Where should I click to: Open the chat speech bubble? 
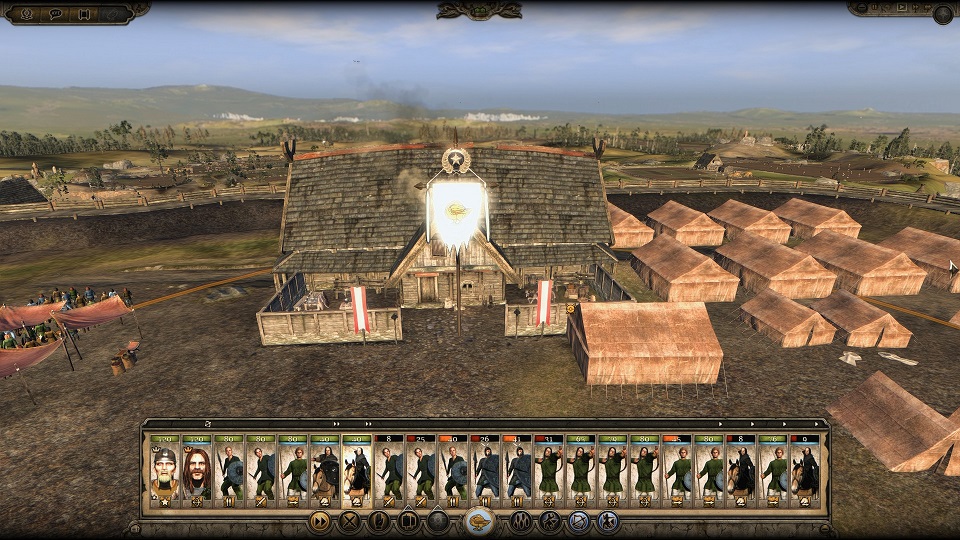(56, 14)
